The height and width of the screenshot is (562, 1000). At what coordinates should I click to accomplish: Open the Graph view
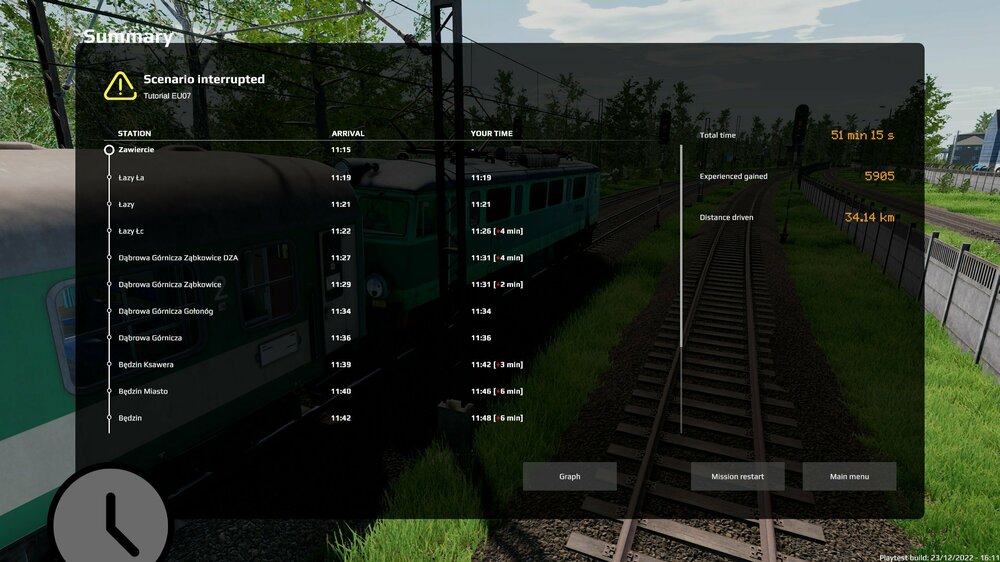click(x=569, y=476)
